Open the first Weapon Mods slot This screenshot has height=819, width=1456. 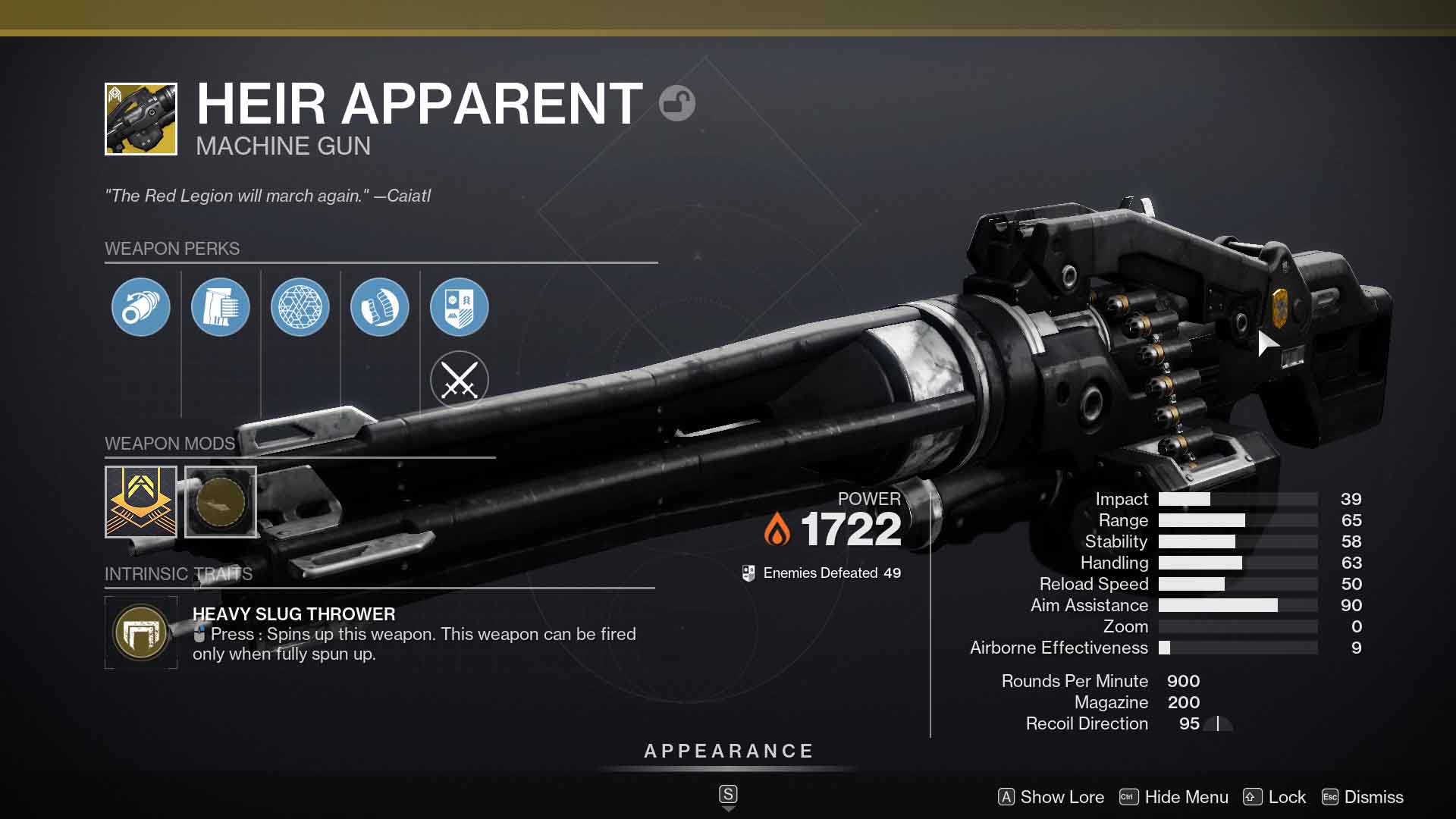pyautogui.click(x=141, y=502)
